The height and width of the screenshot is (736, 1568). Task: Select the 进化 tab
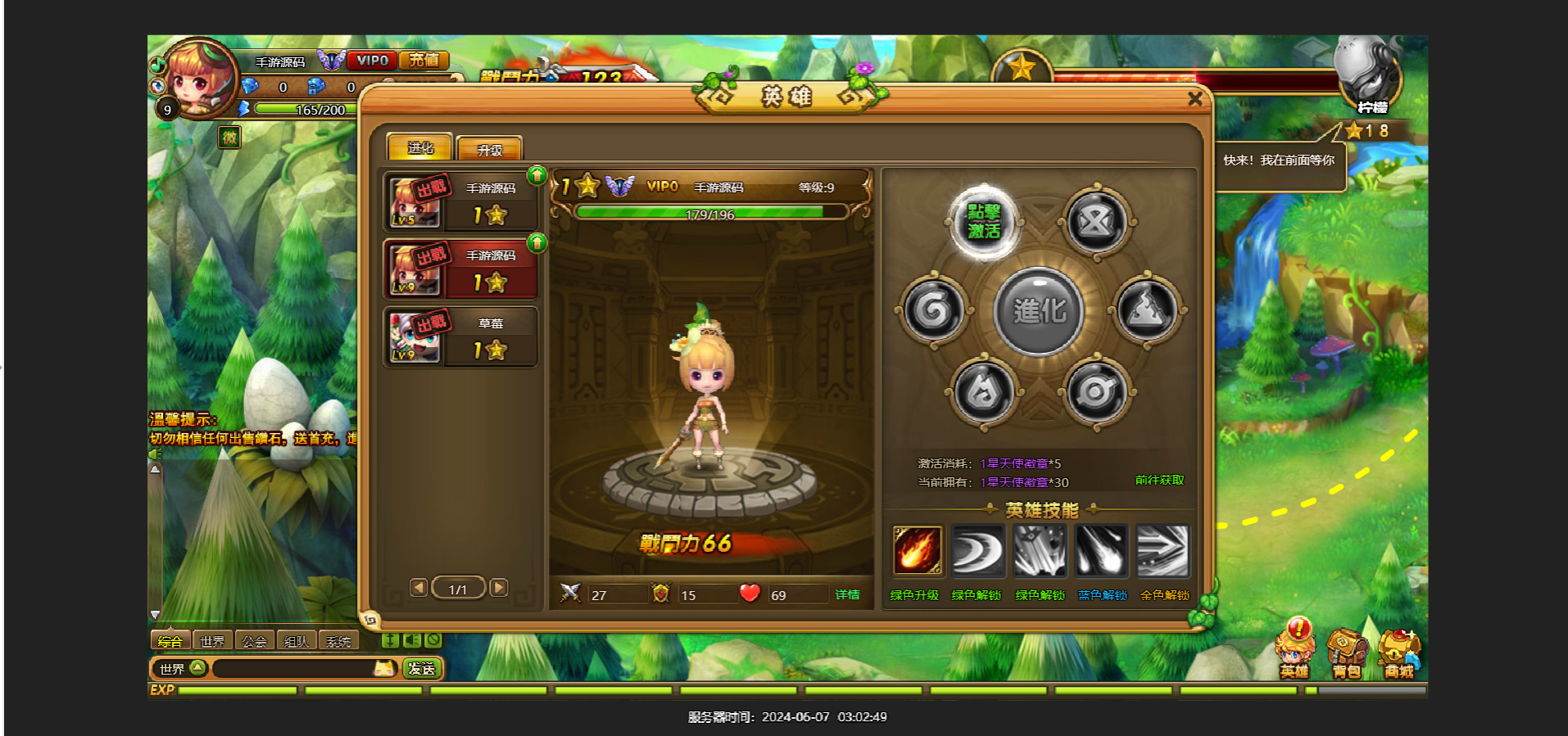(x=419, y=147)
